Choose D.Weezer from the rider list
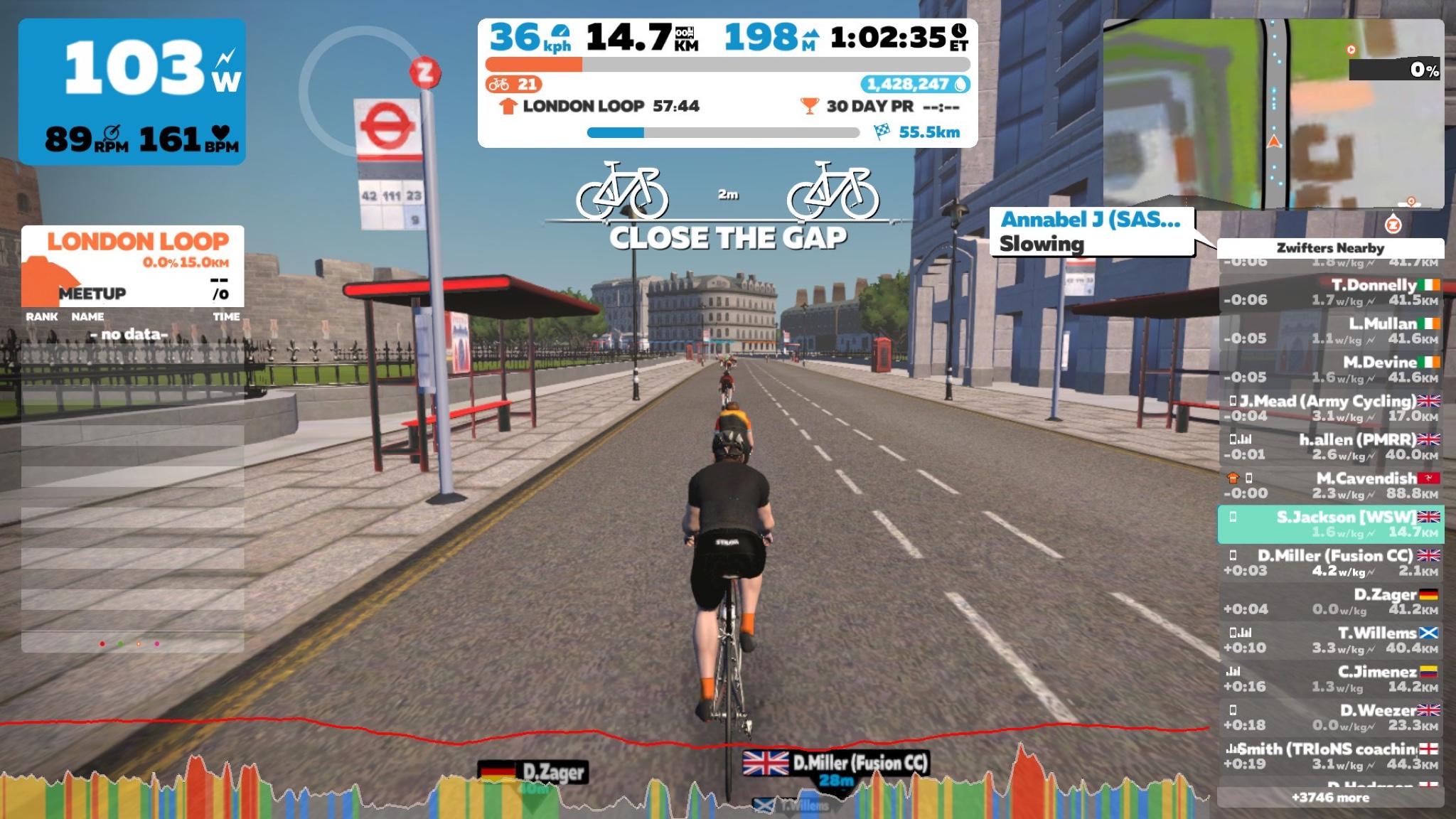 (1330, 717)
